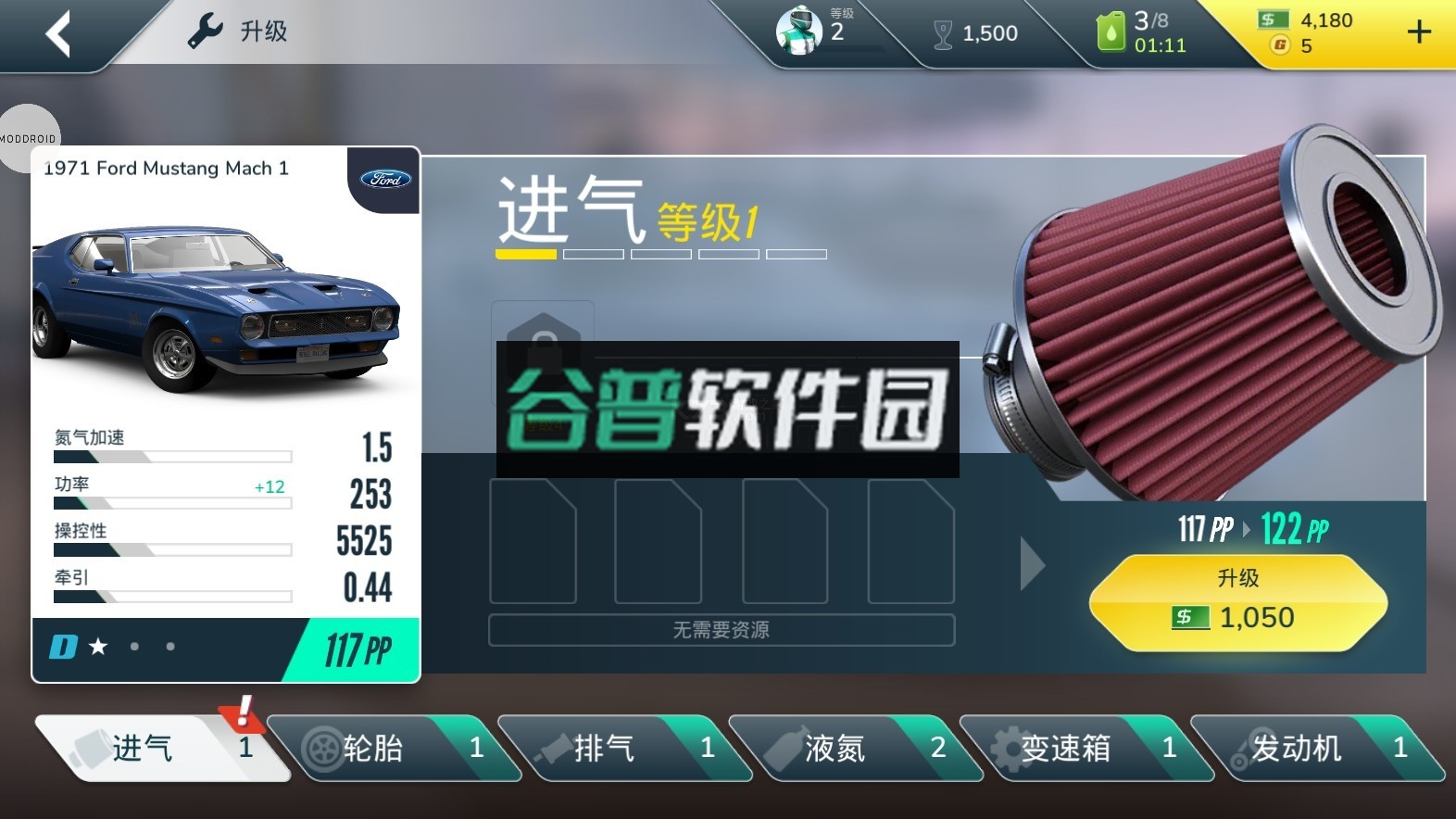Click the cash icon showing 4,180

point(1274,19)
